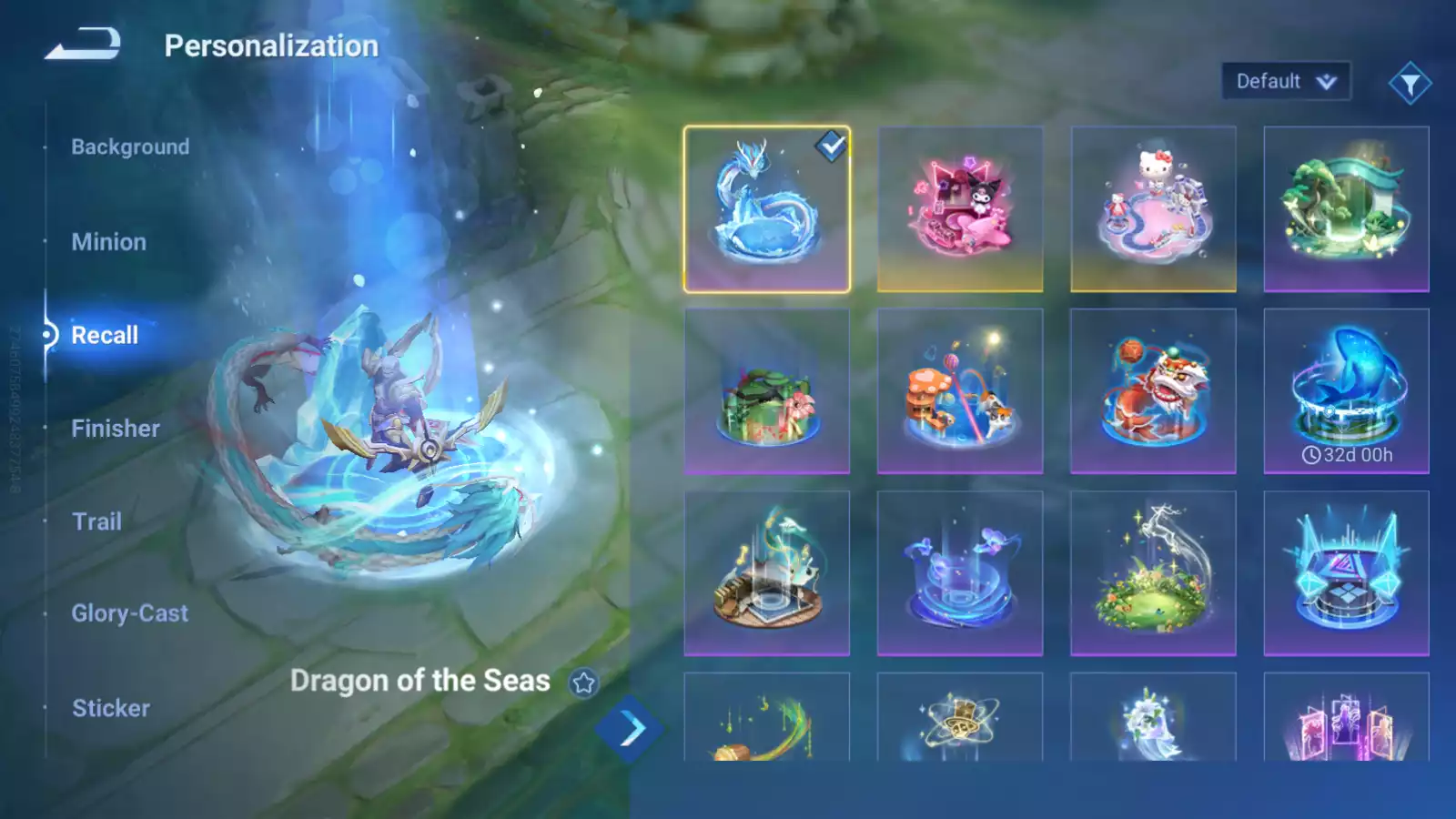1456x819 pixels.
Task: Select the lion dance recall effect
Action: coord(1153,391)
